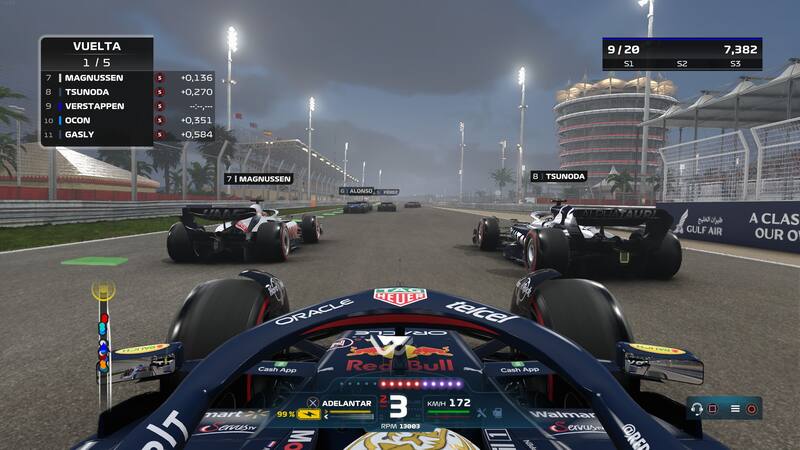
Task: Click the Tsunoda driver name tag
Action: click(558, 176)
